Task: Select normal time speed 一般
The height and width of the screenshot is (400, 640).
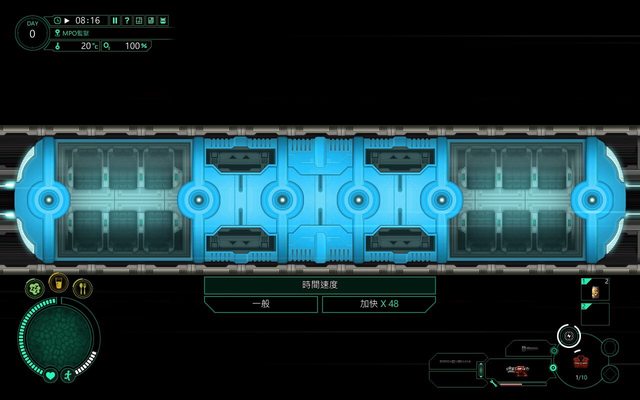Action: 261,303
